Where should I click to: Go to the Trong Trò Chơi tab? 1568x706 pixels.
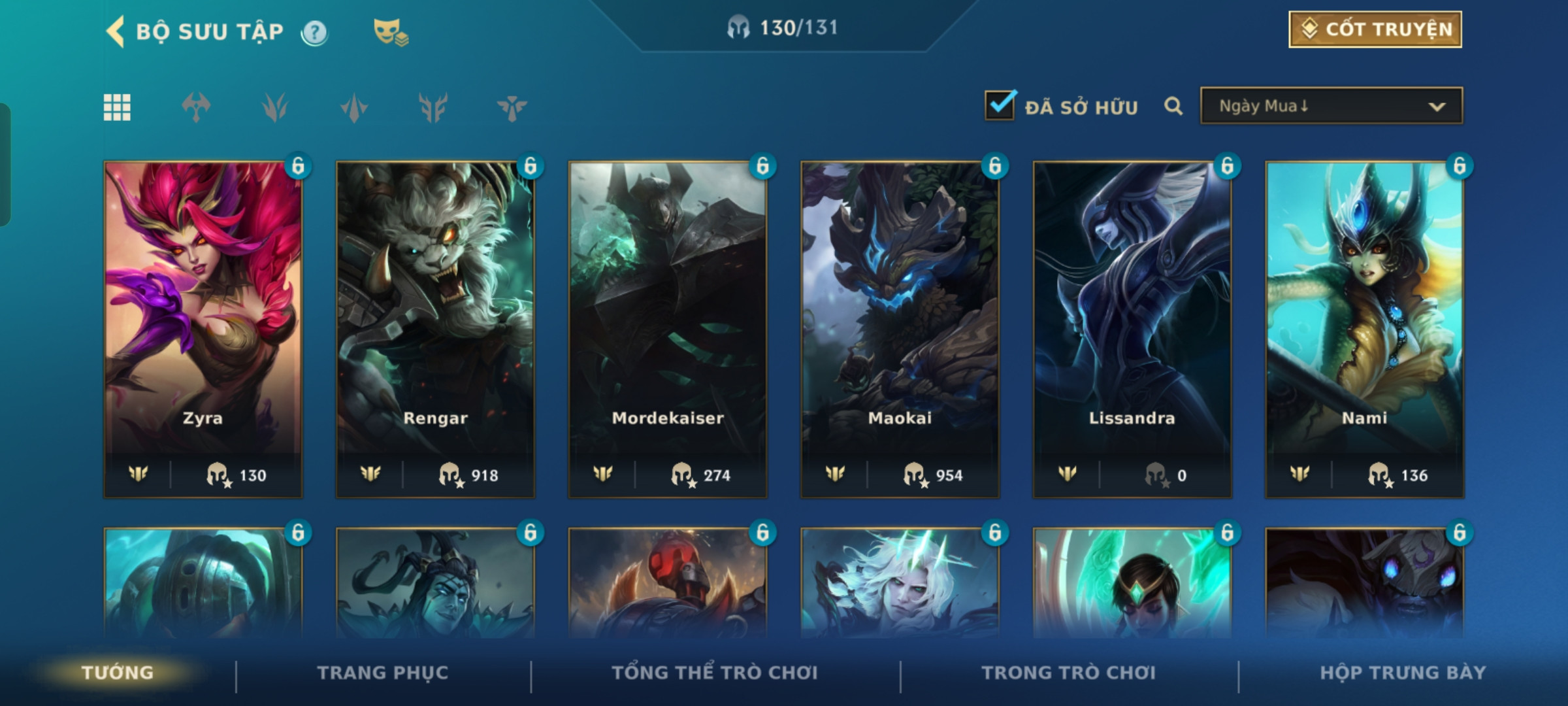coord(1068,673)
